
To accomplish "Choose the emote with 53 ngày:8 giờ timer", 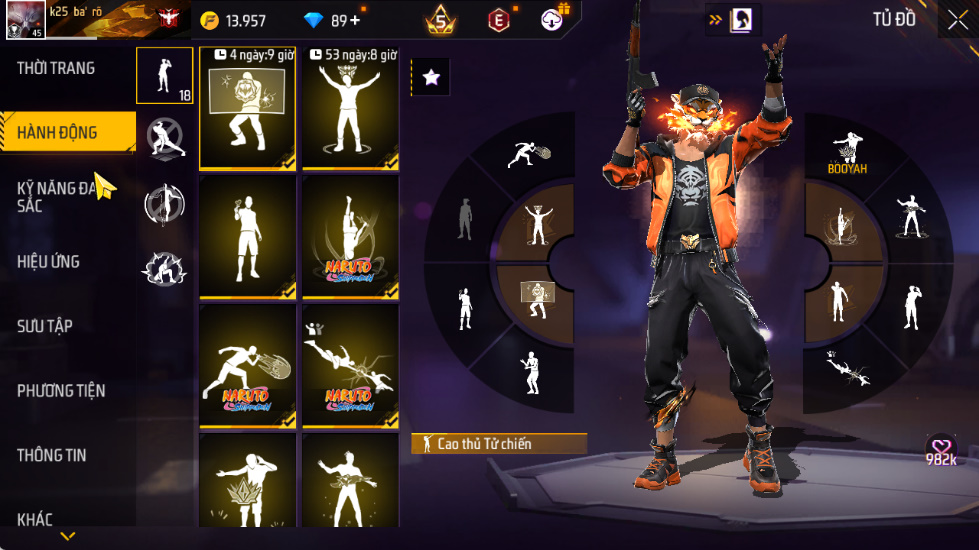I will pos(350,108).
